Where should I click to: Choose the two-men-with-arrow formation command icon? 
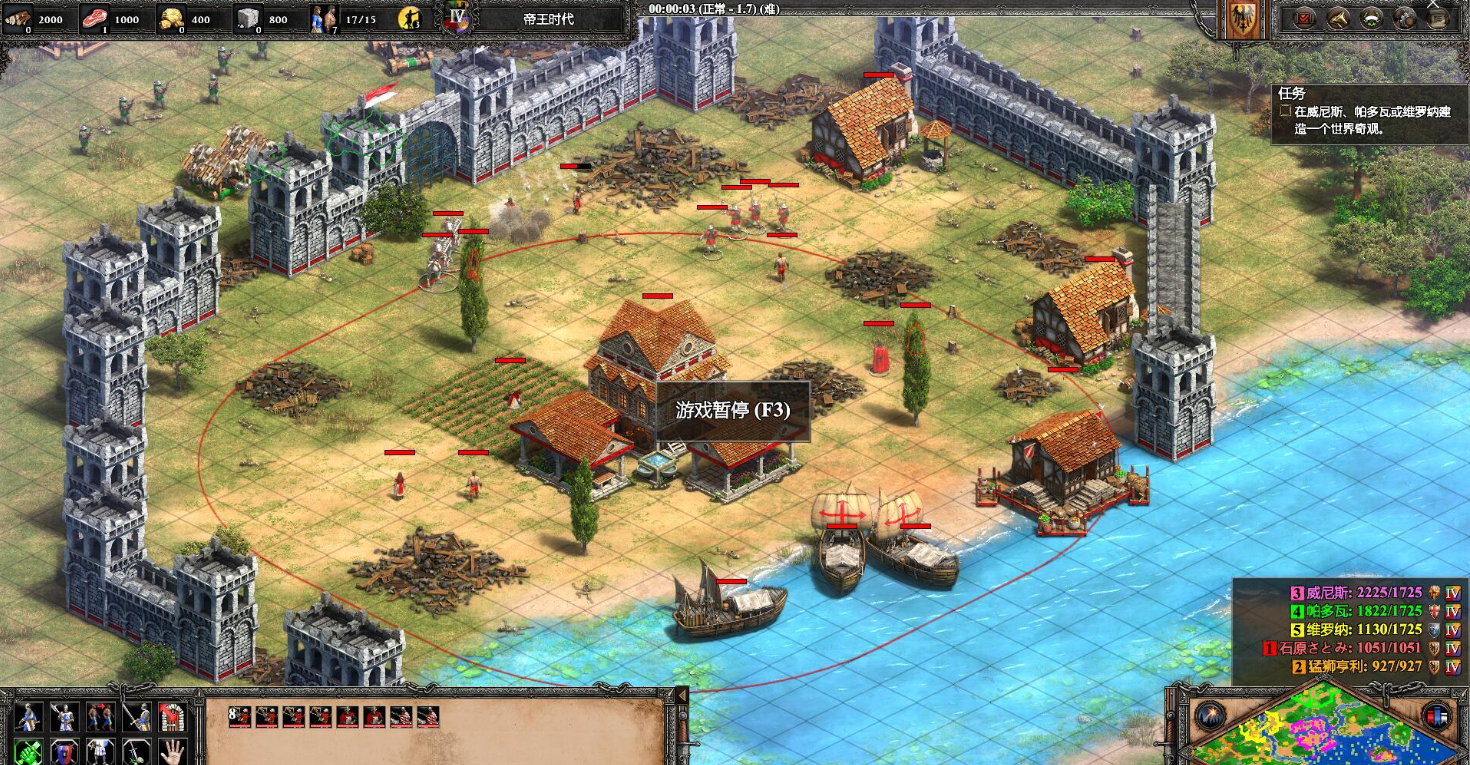[100, 715]
